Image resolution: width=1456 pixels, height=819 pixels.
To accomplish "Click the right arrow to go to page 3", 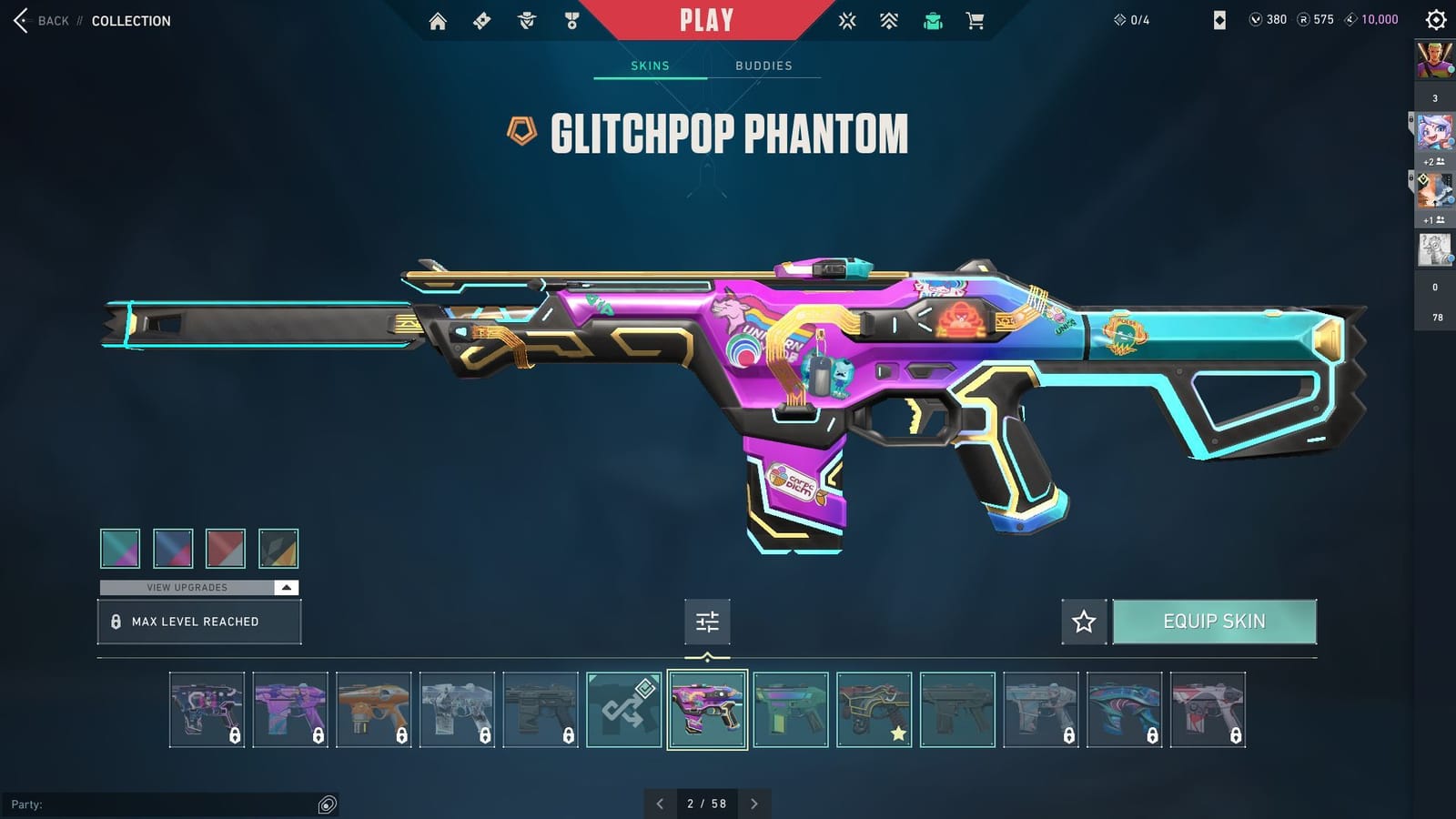I will click(x=753, y=804).
